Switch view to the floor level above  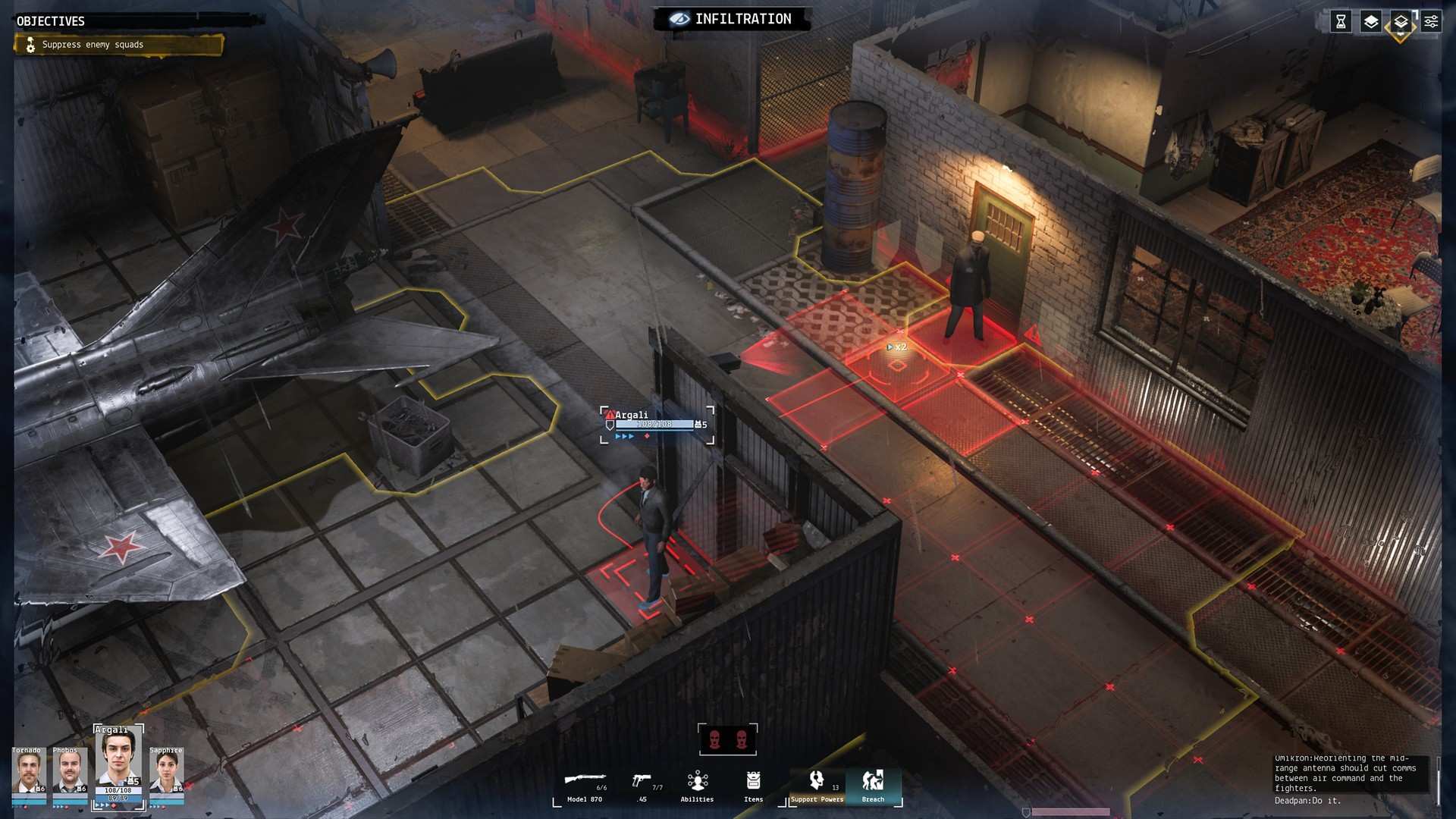coord(1371,21)
